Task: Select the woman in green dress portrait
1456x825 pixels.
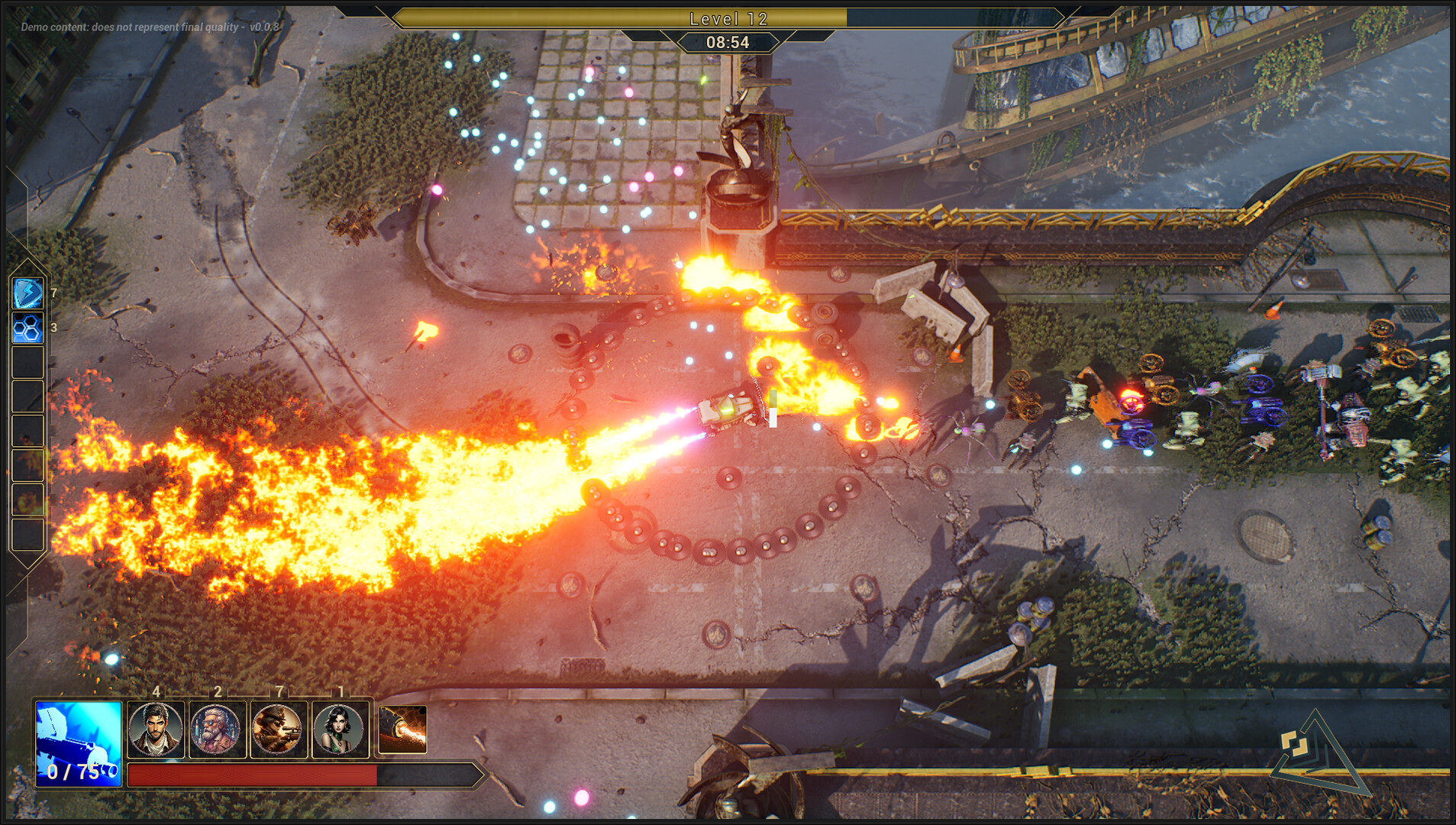Action: 337,730
